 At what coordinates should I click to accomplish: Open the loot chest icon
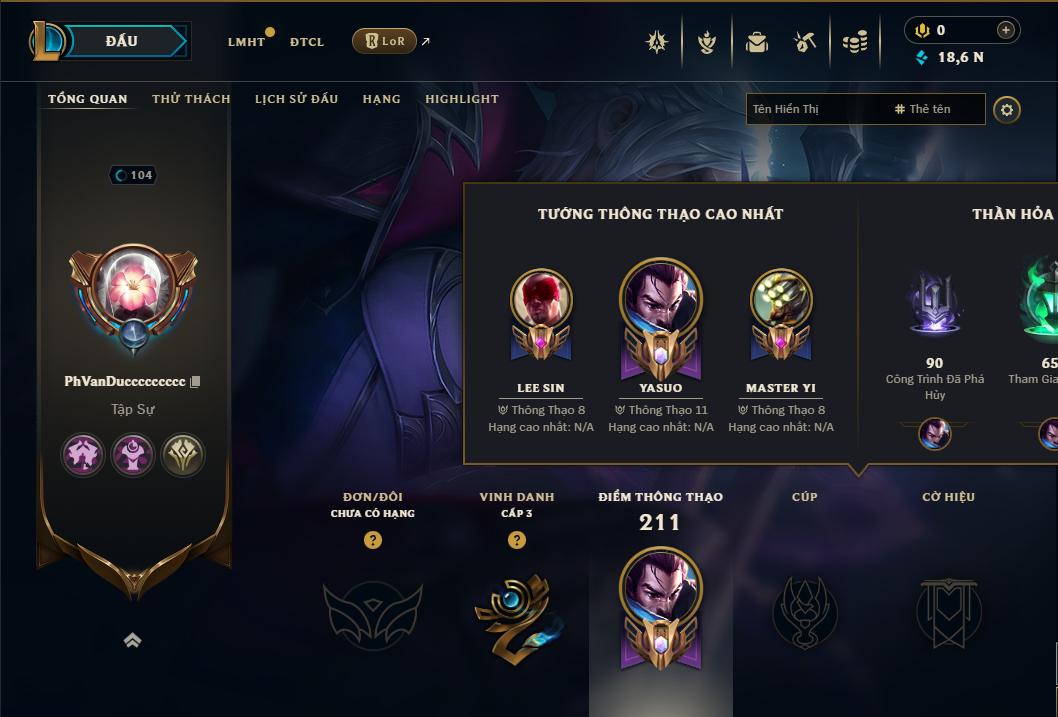805,42
